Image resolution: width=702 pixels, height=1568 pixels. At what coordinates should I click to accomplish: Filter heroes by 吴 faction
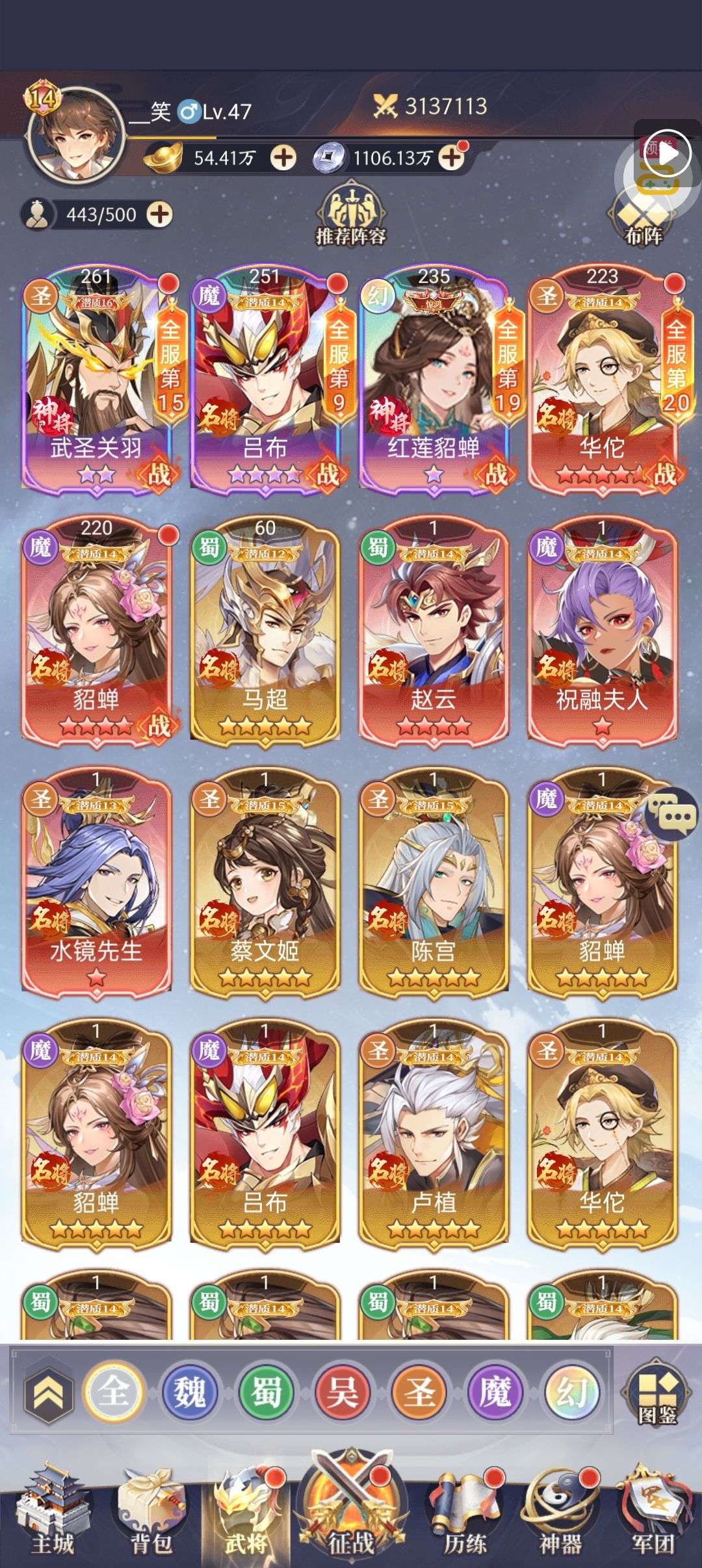343,1392
